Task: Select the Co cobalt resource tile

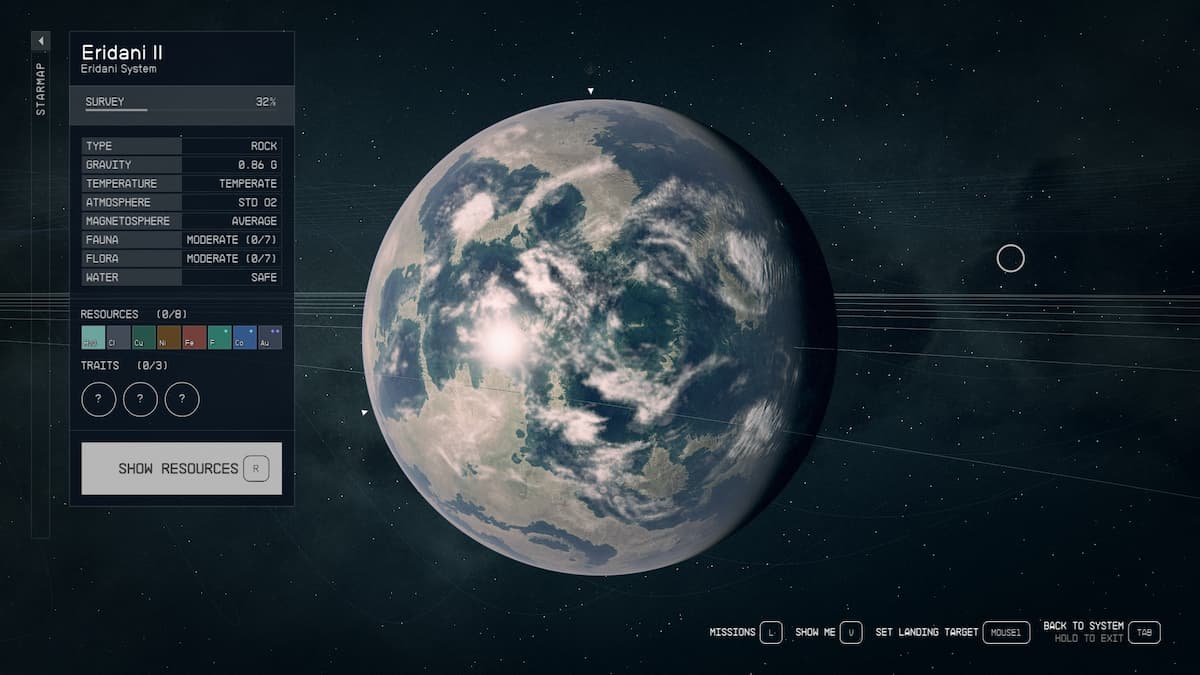Action: 244,338
